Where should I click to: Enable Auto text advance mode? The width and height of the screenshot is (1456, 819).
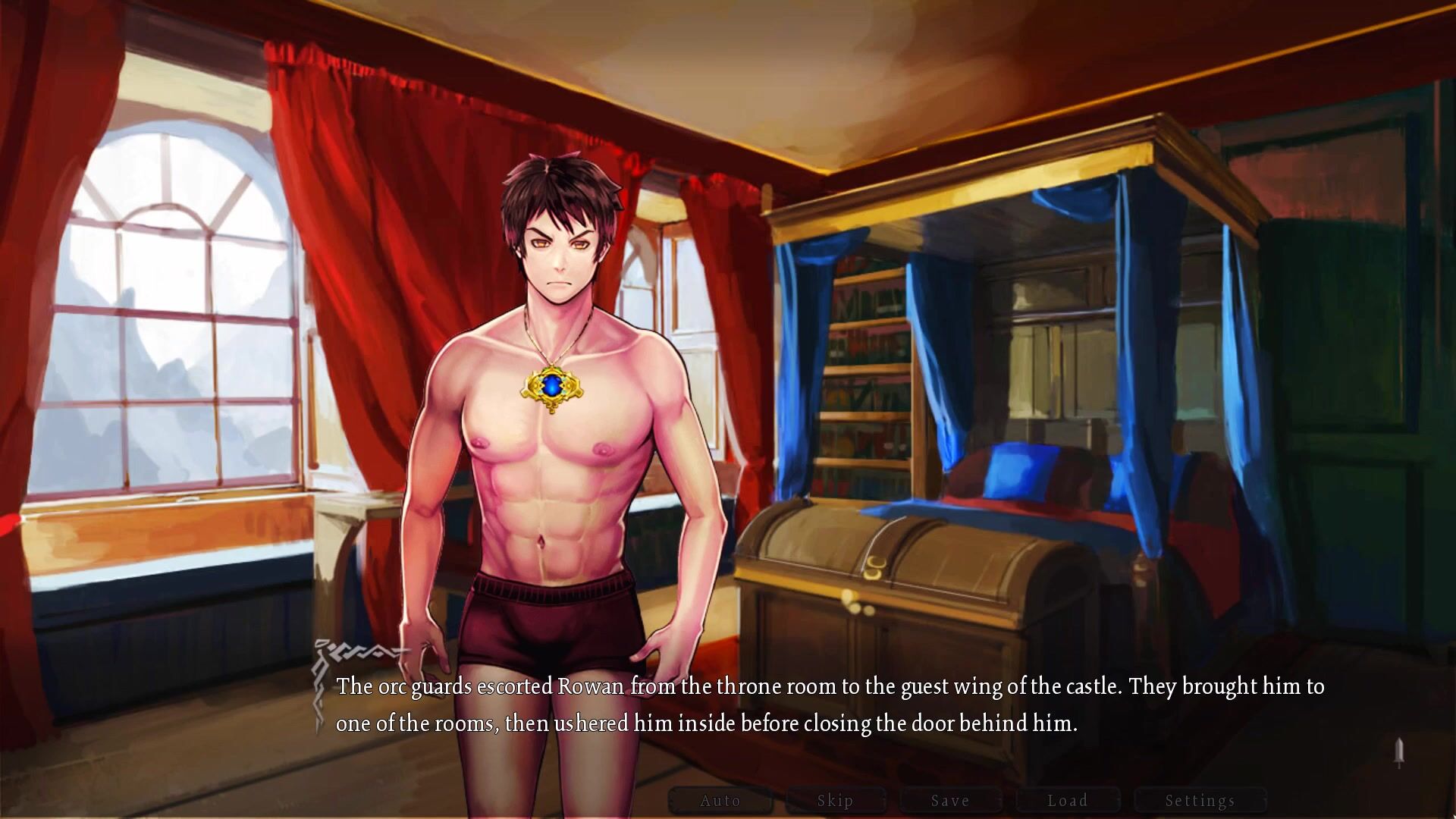coord(720,801)
